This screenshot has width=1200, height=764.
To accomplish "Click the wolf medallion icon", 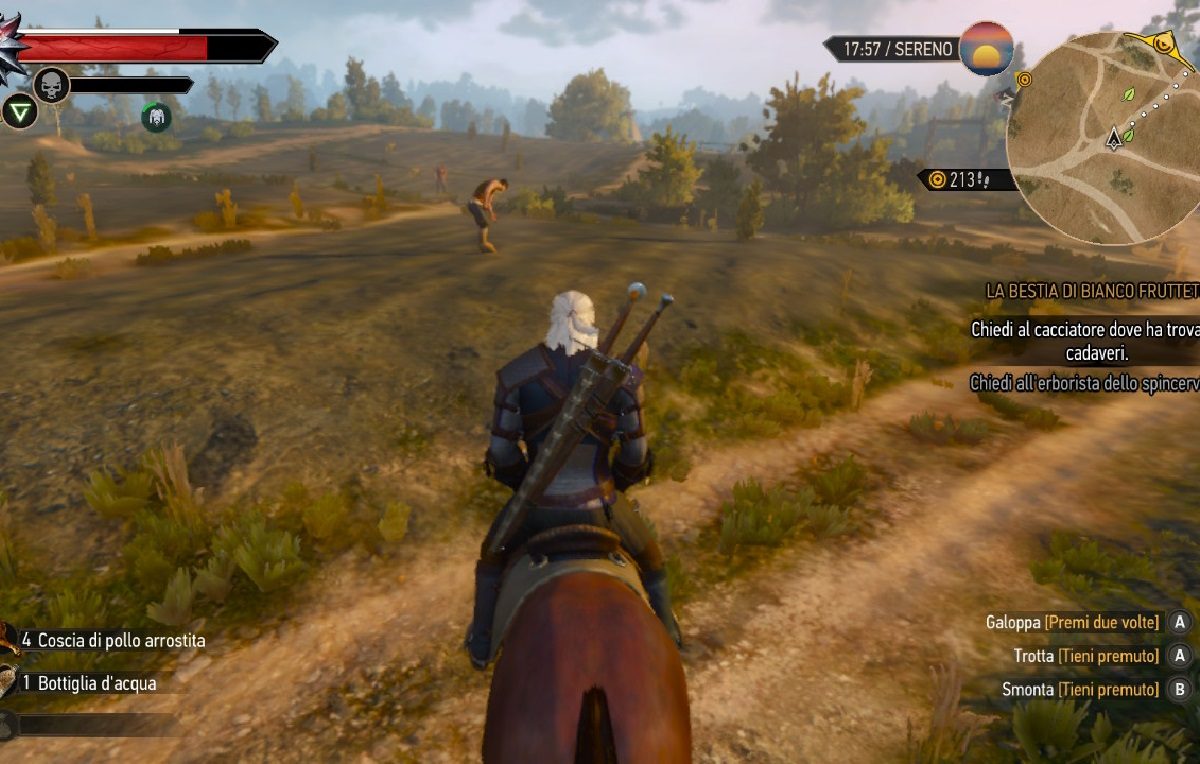I will 12,47.
